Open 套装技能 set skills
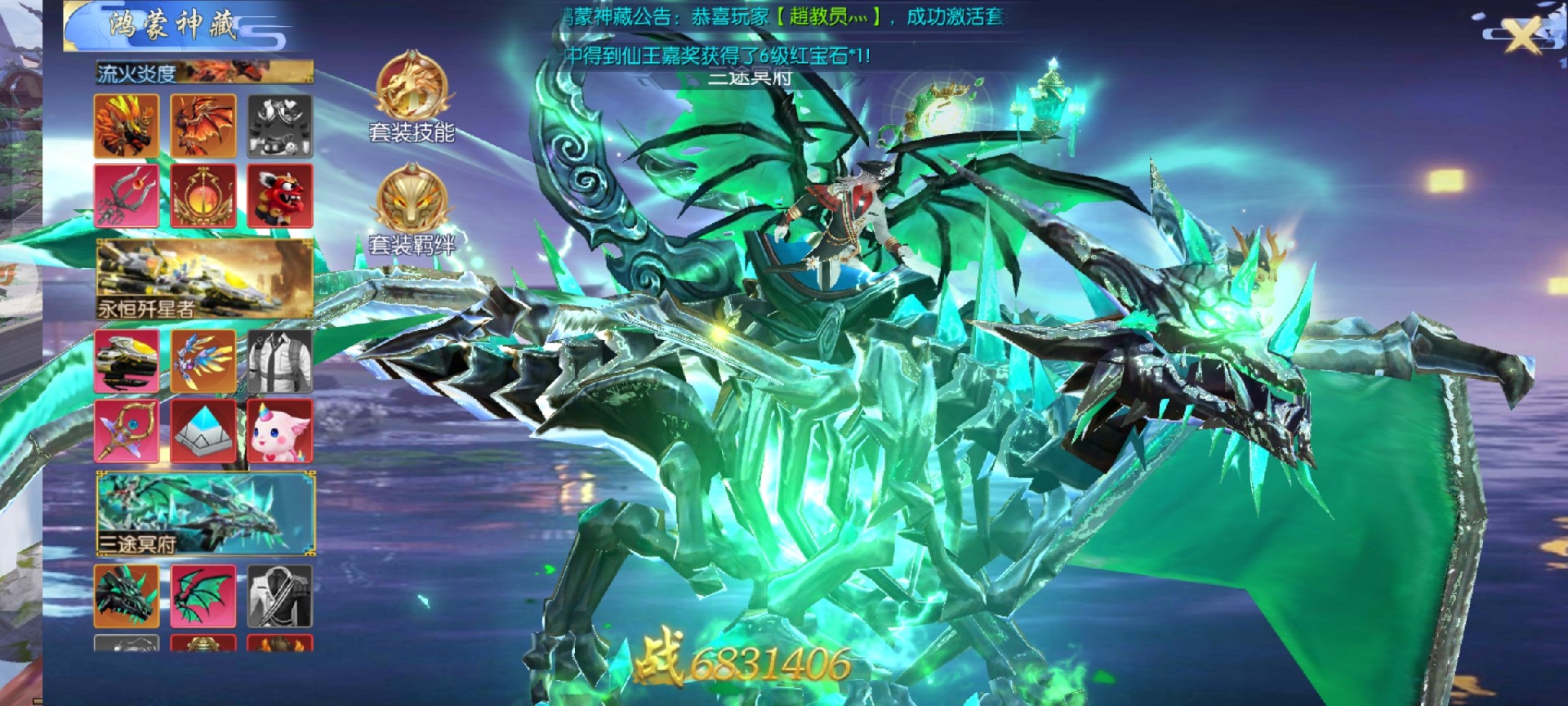This screenshot has height=706, width=1568. [411, 96]
